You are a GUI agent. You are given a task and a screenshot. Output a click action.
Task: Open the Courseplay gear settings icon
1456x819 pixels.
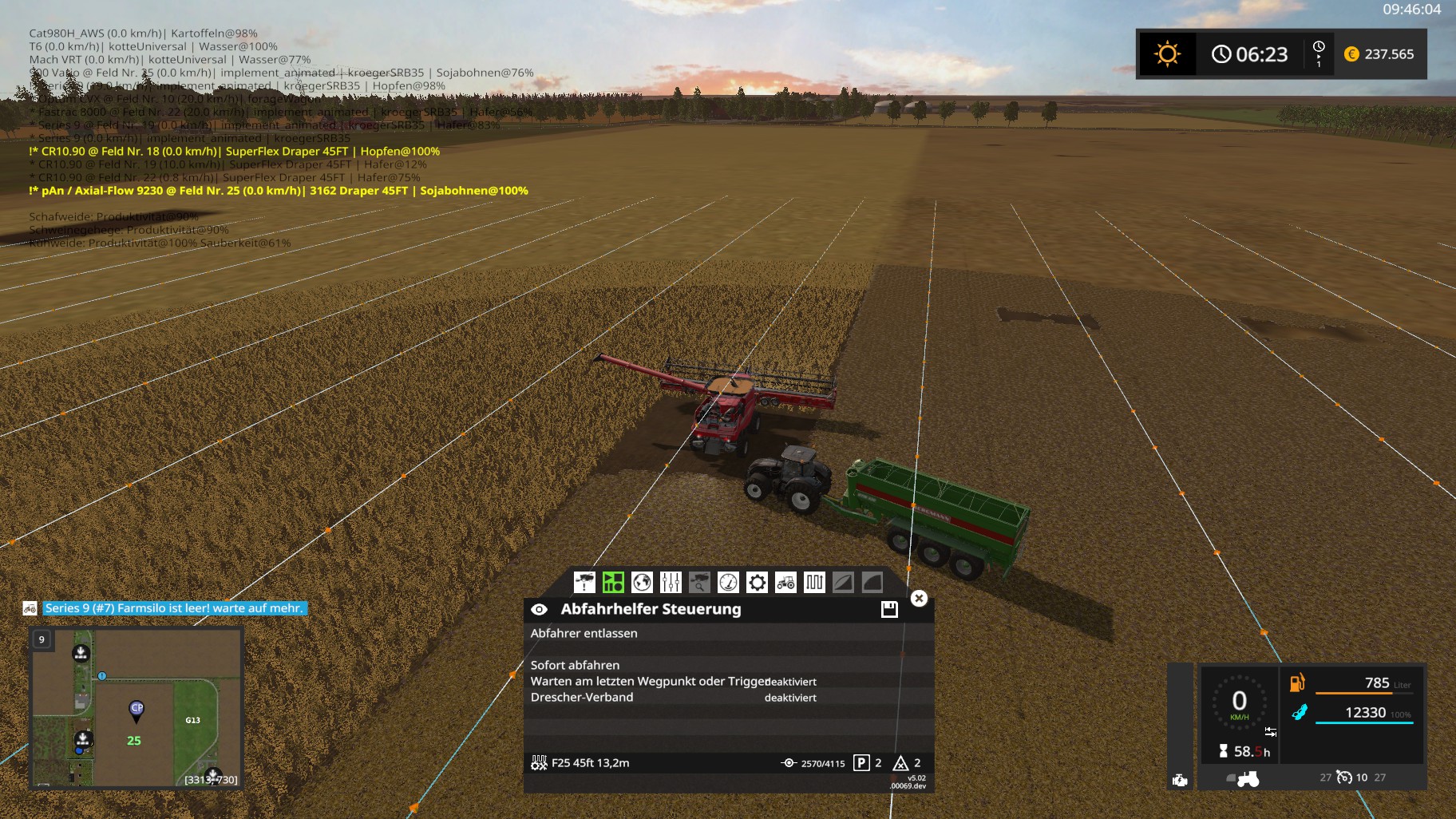pos(758,582)
